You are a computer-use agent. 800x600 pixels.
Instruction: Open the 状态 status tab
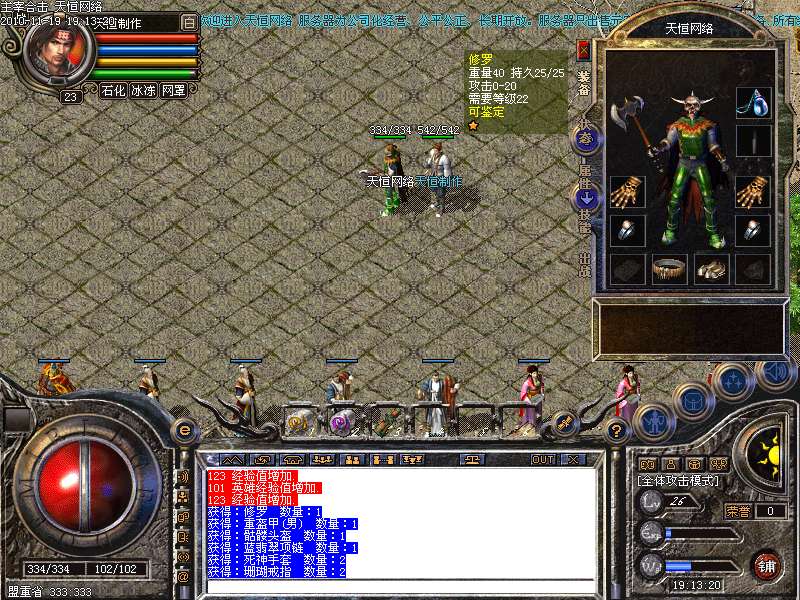pos(586,137)
